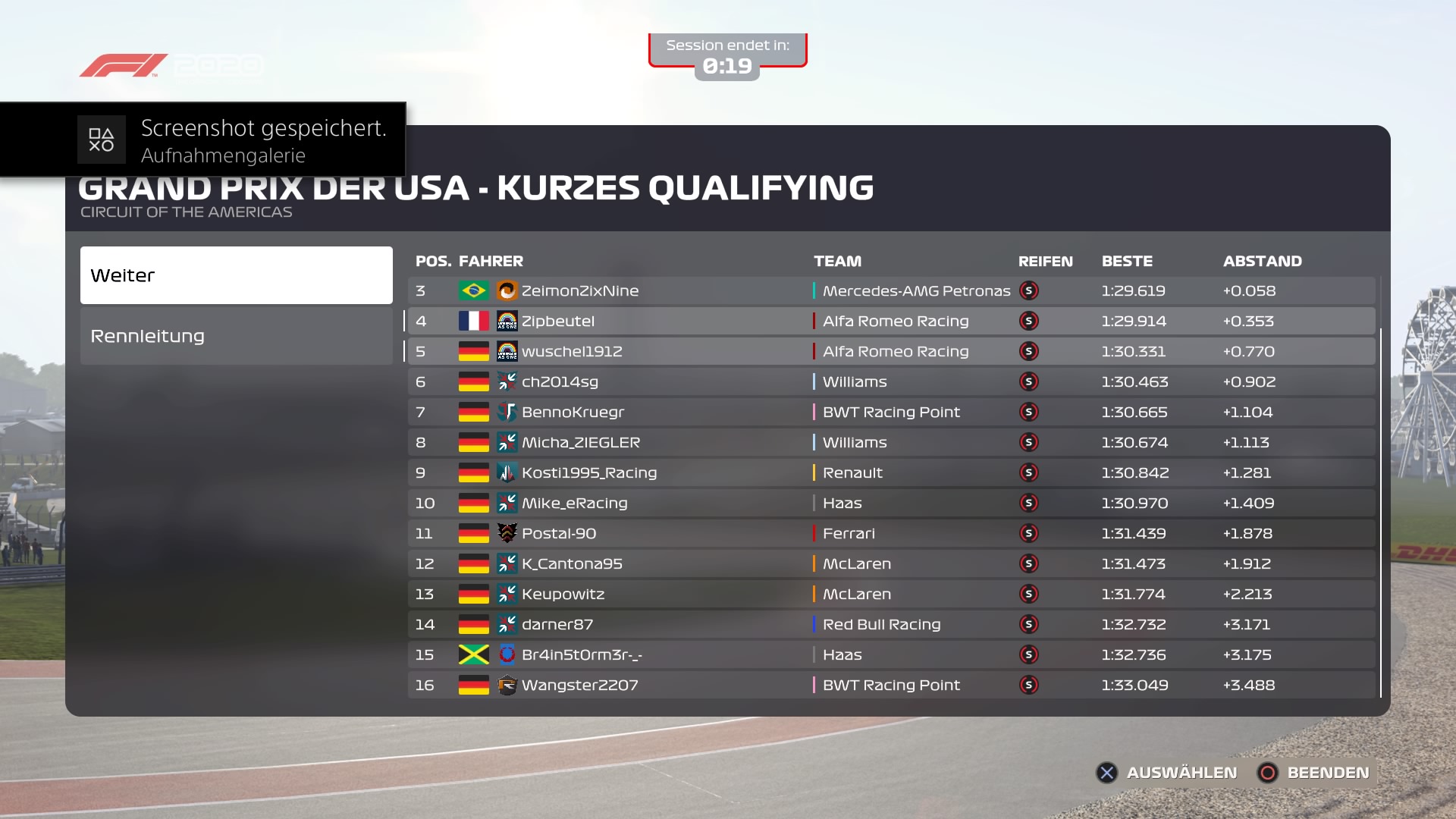Select BennoKruegr's result row

891,413
